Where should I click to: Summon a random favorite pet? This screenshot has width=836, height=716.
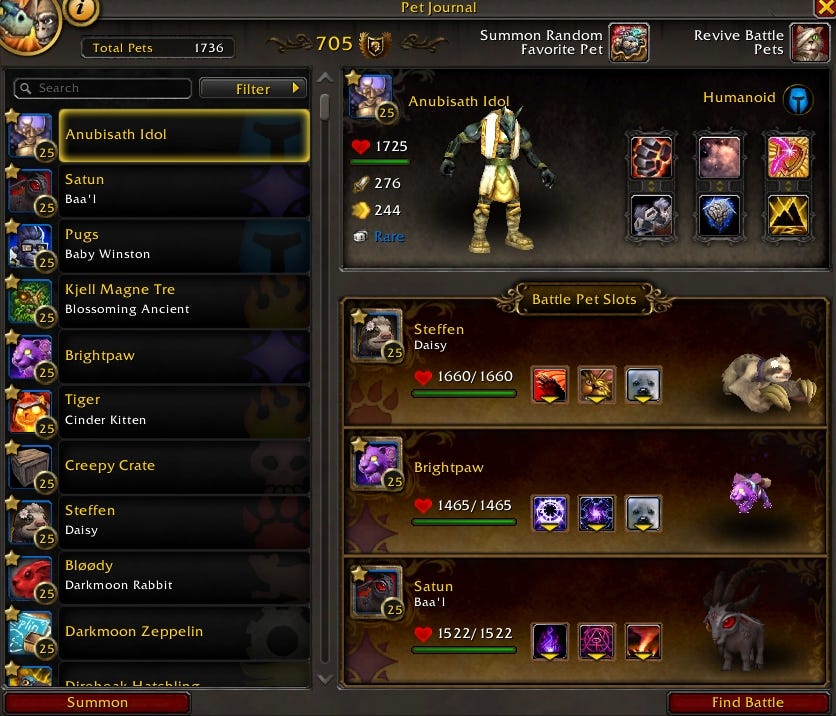pos(629,43)
